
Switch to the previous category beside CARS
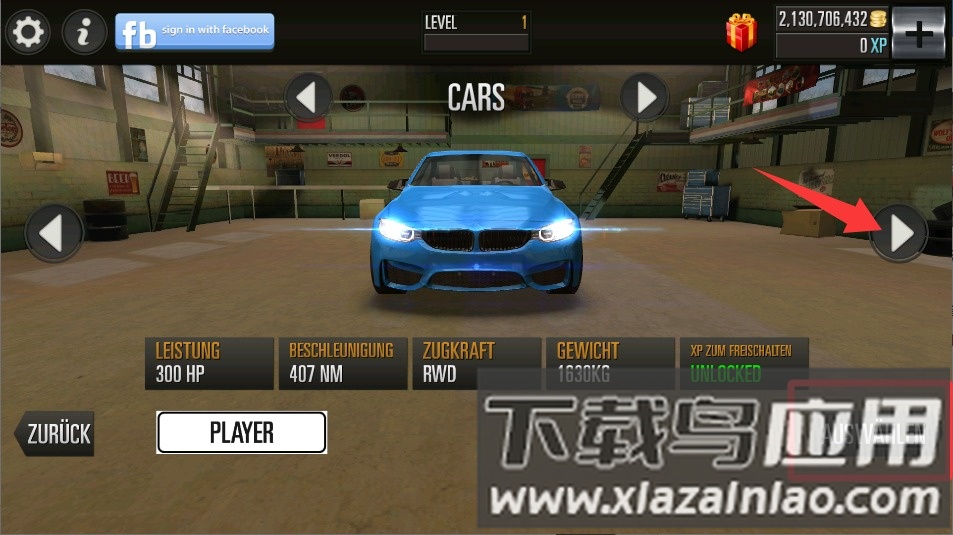pos(308,98)
